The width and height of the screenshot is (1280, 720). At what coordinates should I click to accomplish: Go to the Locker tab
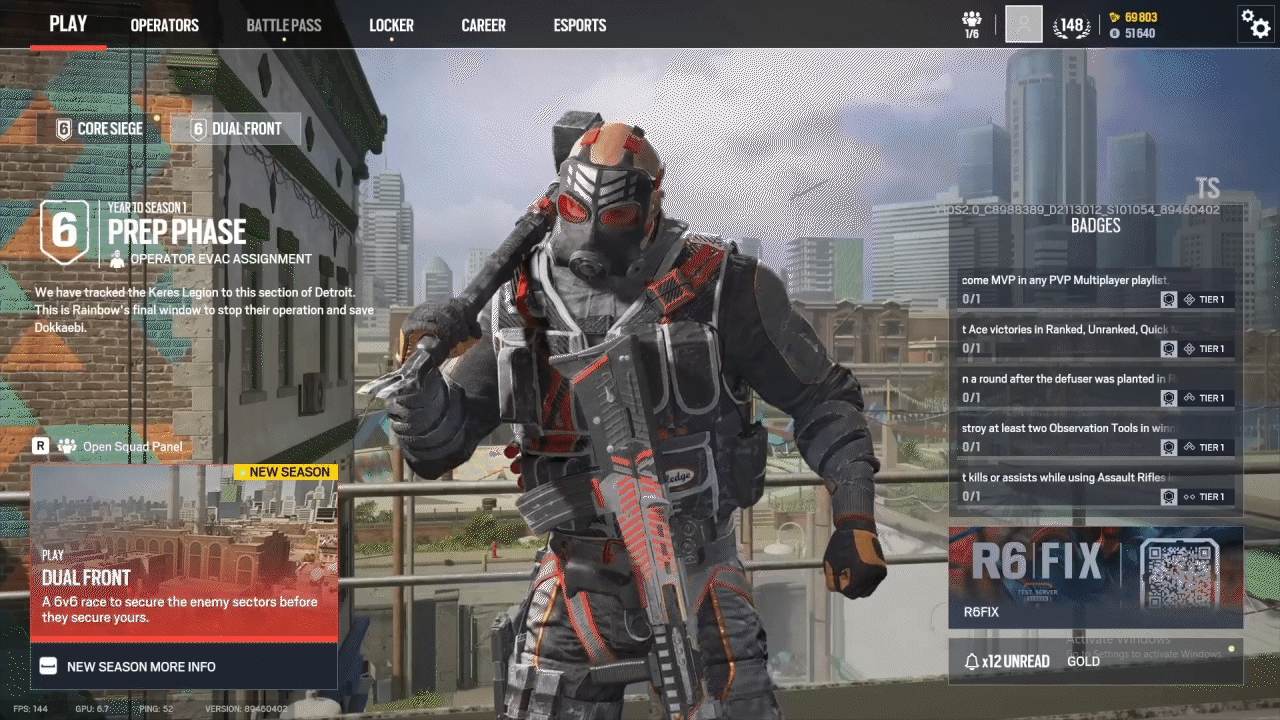[x=391, y=25]
